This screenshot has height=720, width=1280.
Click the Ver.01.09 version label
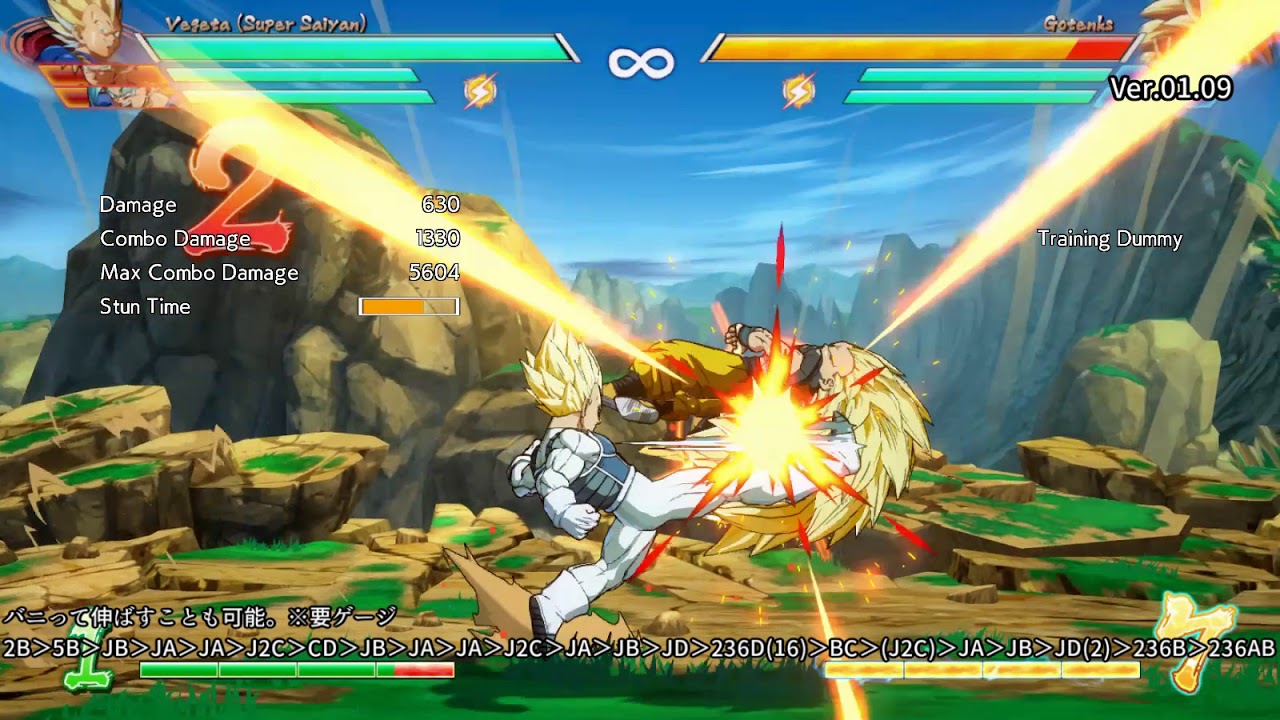(1170, 89)
